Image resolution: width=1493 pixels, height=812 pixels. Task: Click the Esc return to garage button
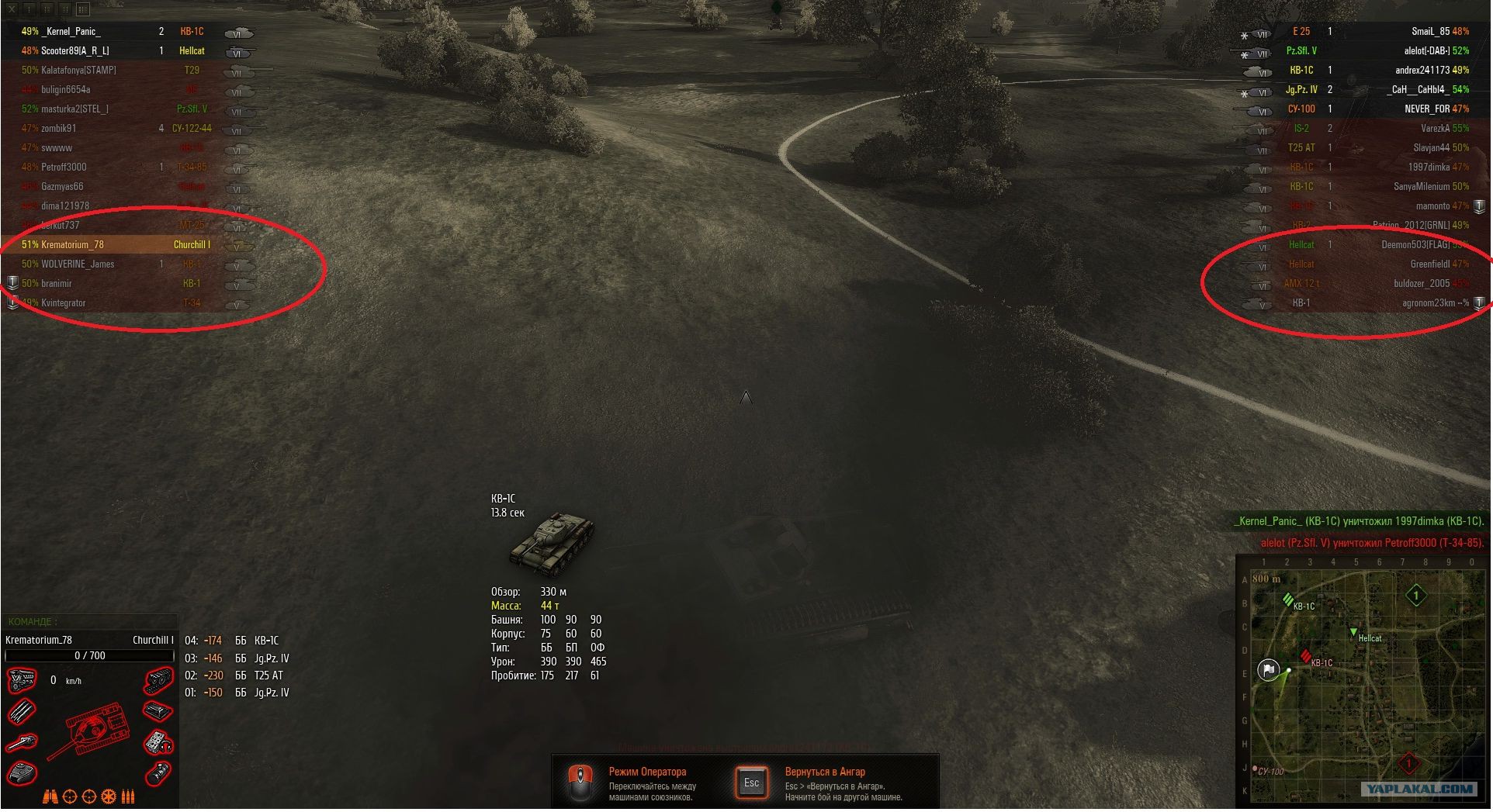751,783
